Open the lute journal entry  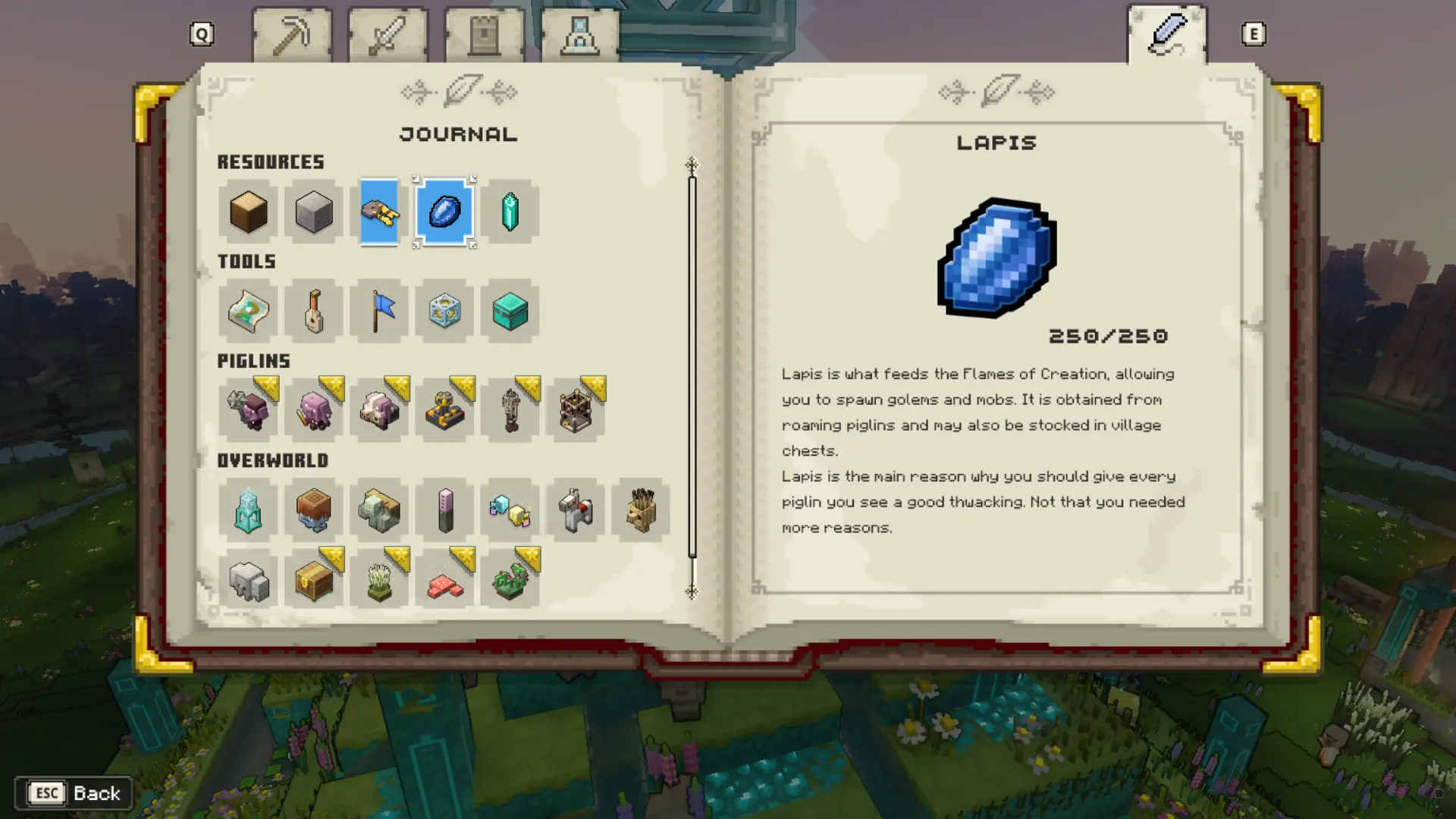313,312
